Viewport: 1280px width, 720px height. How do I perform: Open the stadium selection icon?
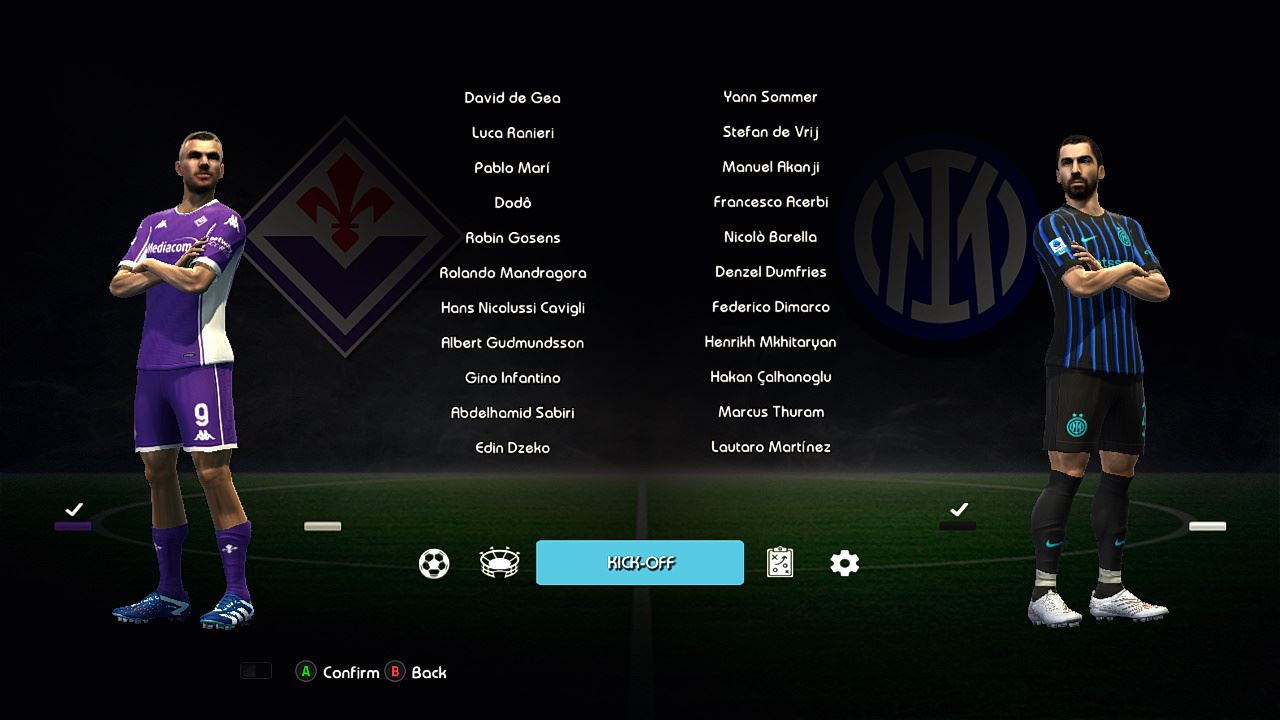(x=499, y=564)
